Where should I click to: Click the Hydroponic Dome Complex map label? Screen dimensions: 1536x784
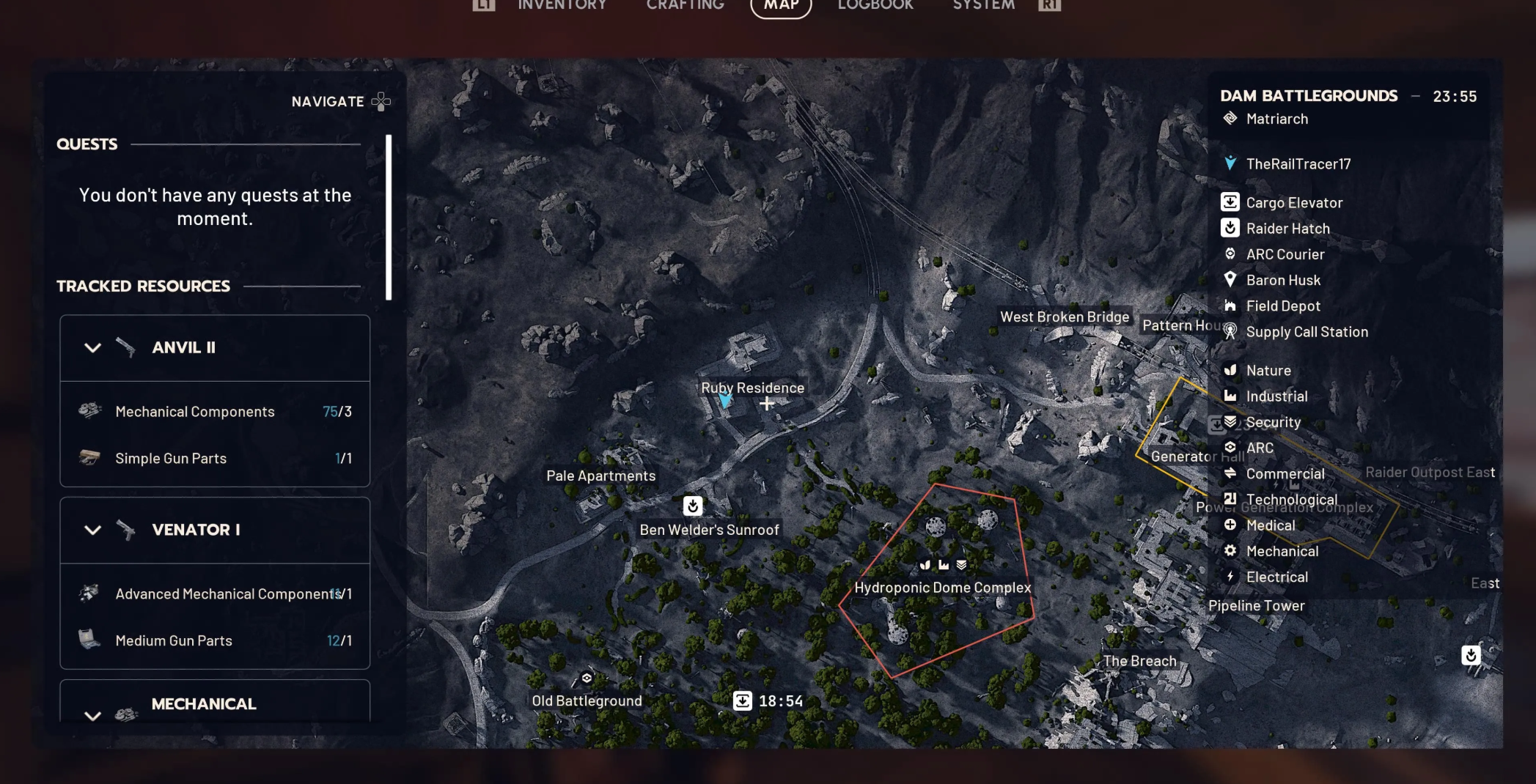pyautogui.click(x=942, y=588)
